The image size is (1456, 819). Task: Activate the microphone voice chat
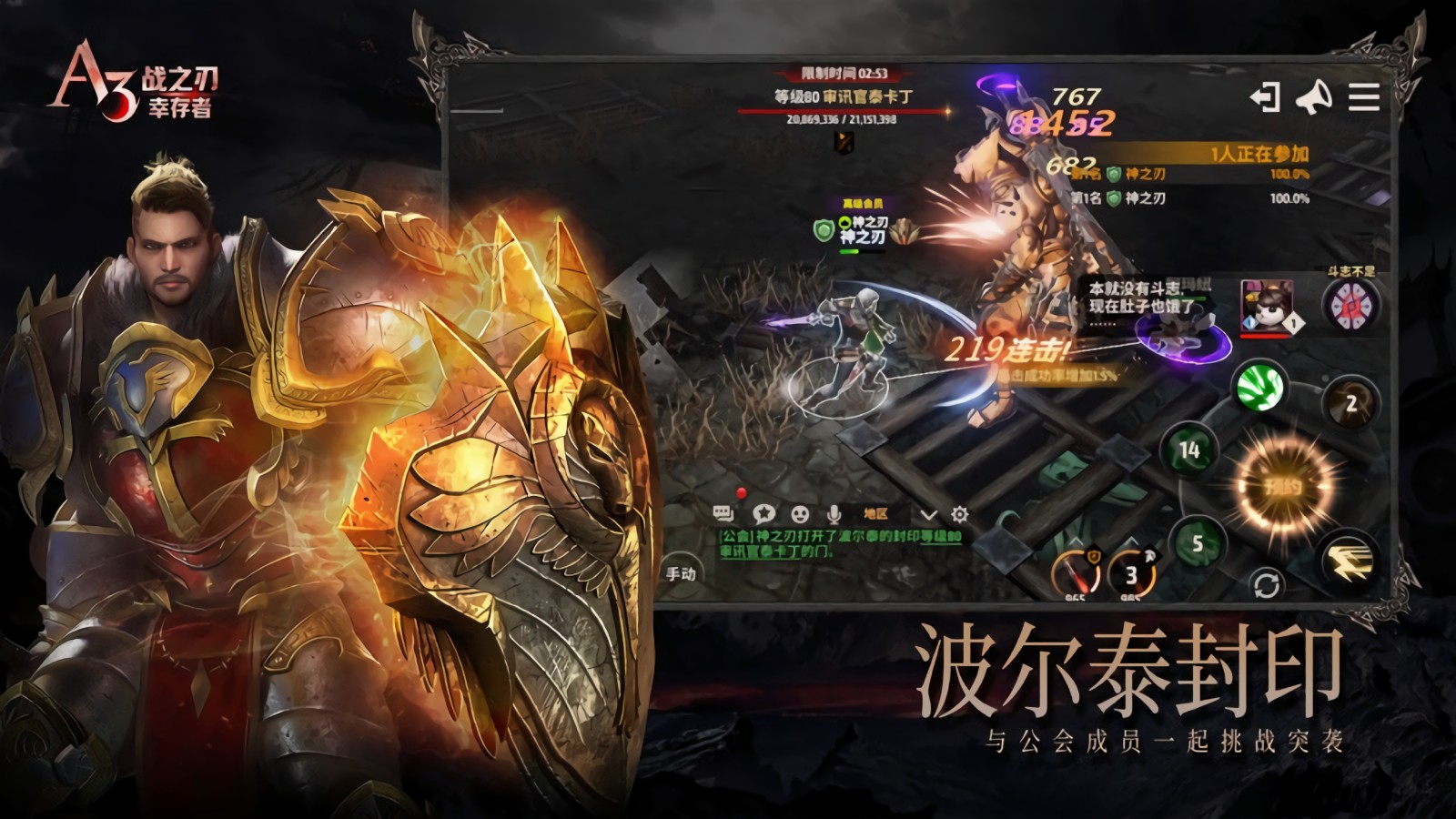(833, 515)
